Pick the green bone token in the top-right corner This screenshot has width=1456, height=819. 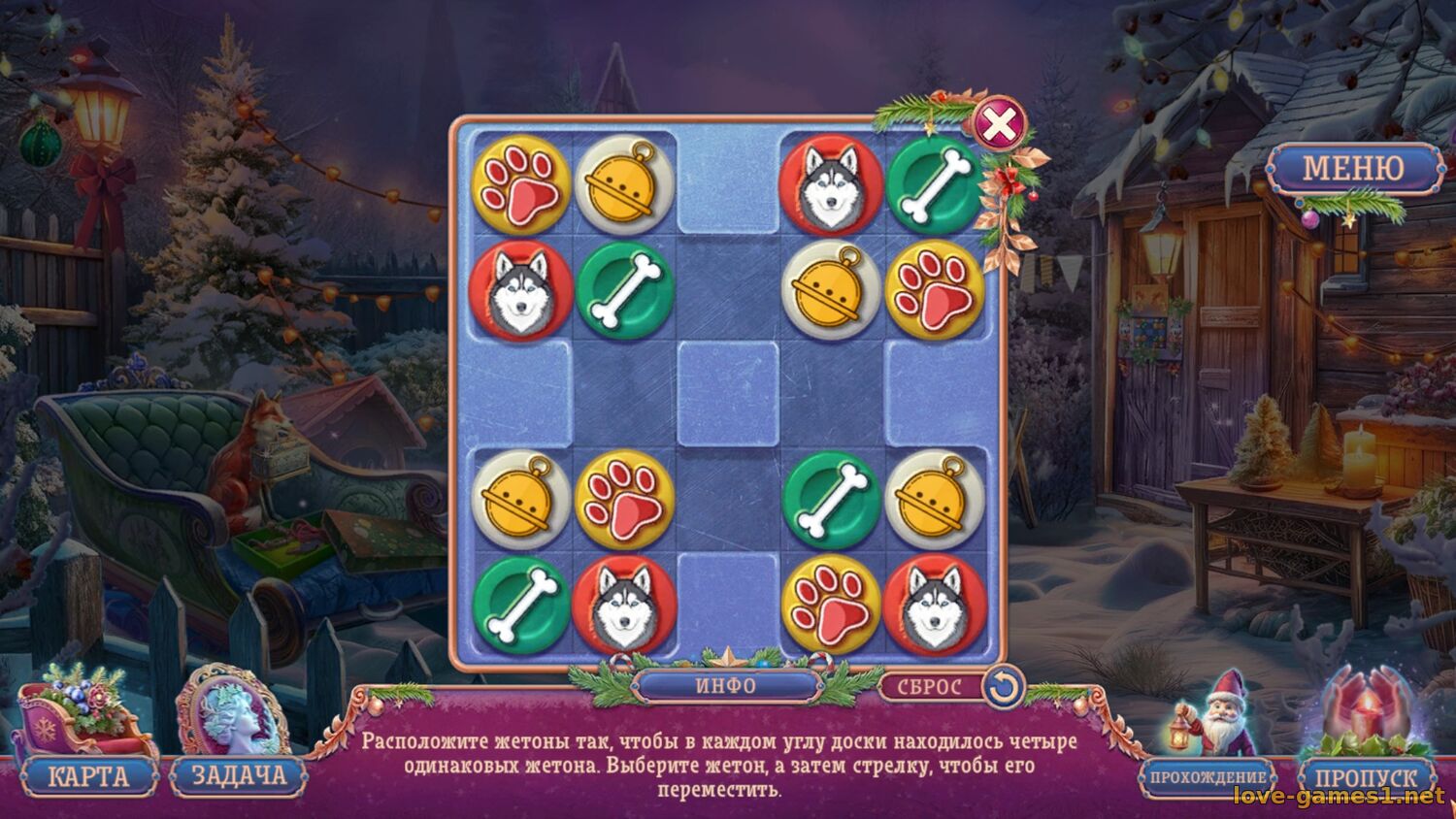(x=932, y=184)
